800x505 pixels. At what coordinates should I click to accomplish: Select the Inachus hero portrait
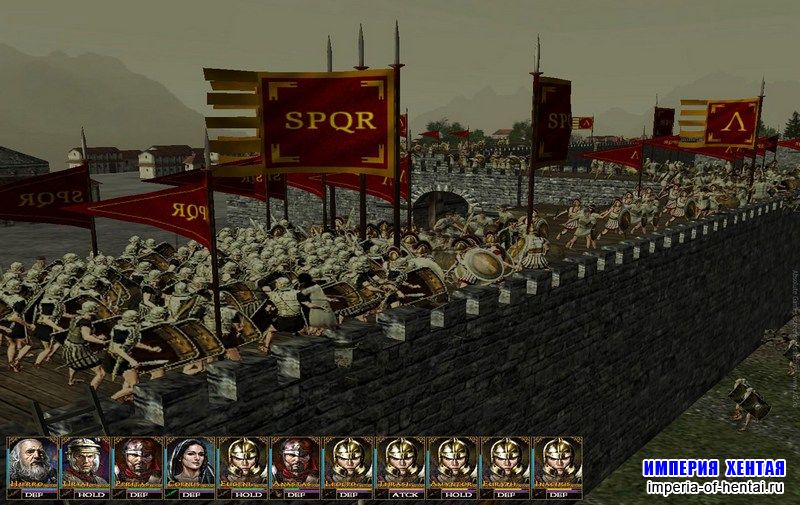coord(558,461)
